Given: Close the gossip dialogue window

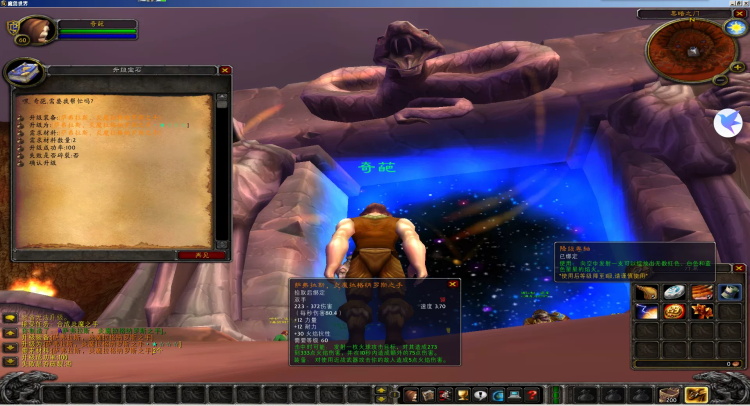Looking at the screenshot, I should coord(225,71).
